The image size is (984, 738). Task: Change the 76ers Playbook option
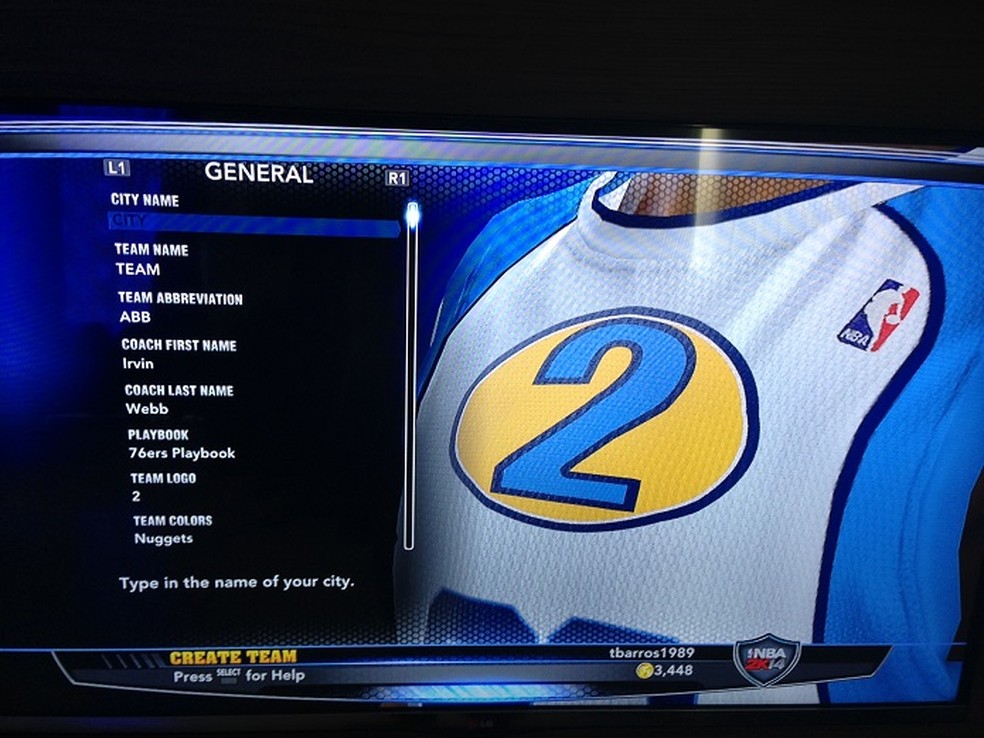click(x=181, y=453)
